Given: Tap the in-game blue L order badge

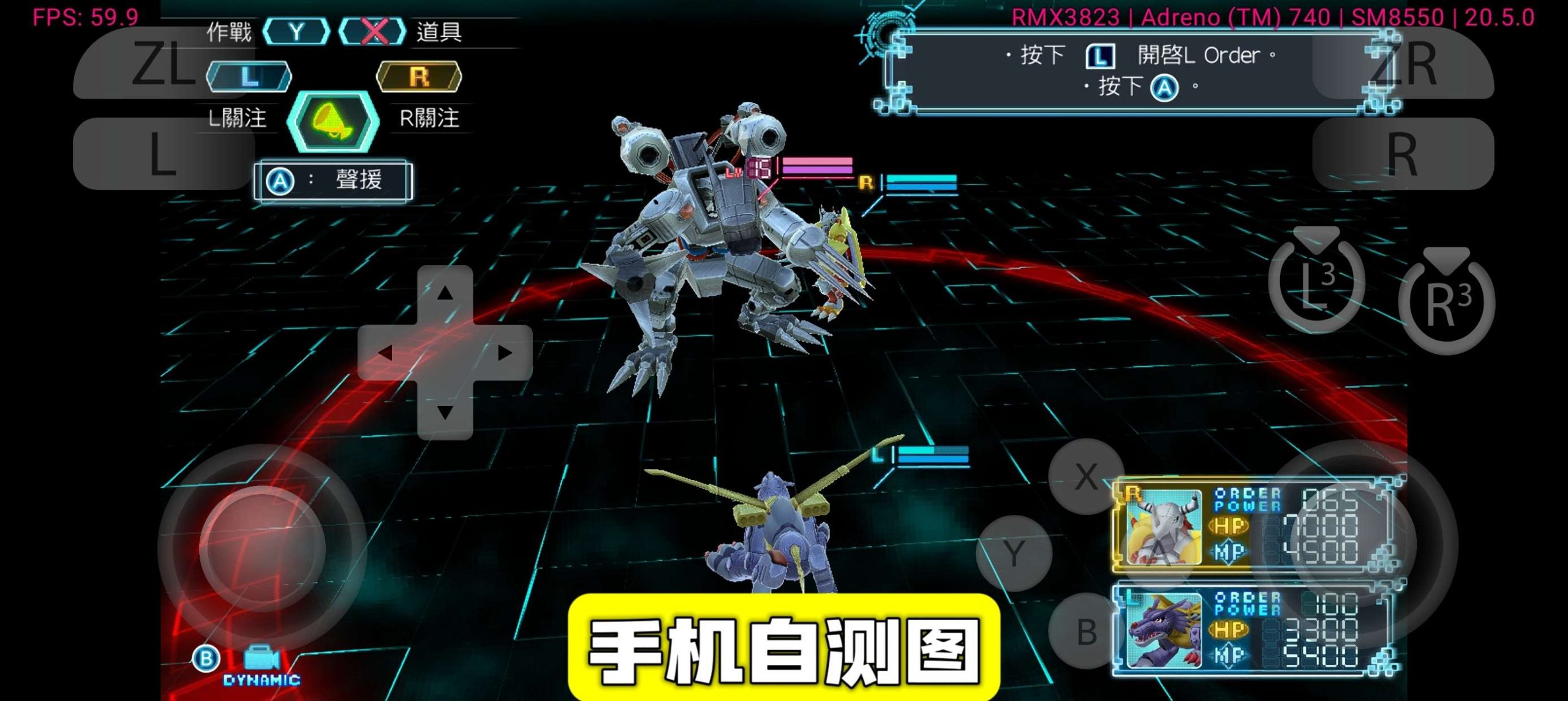Looking at the screenshot, I should [x=248, y=75].
